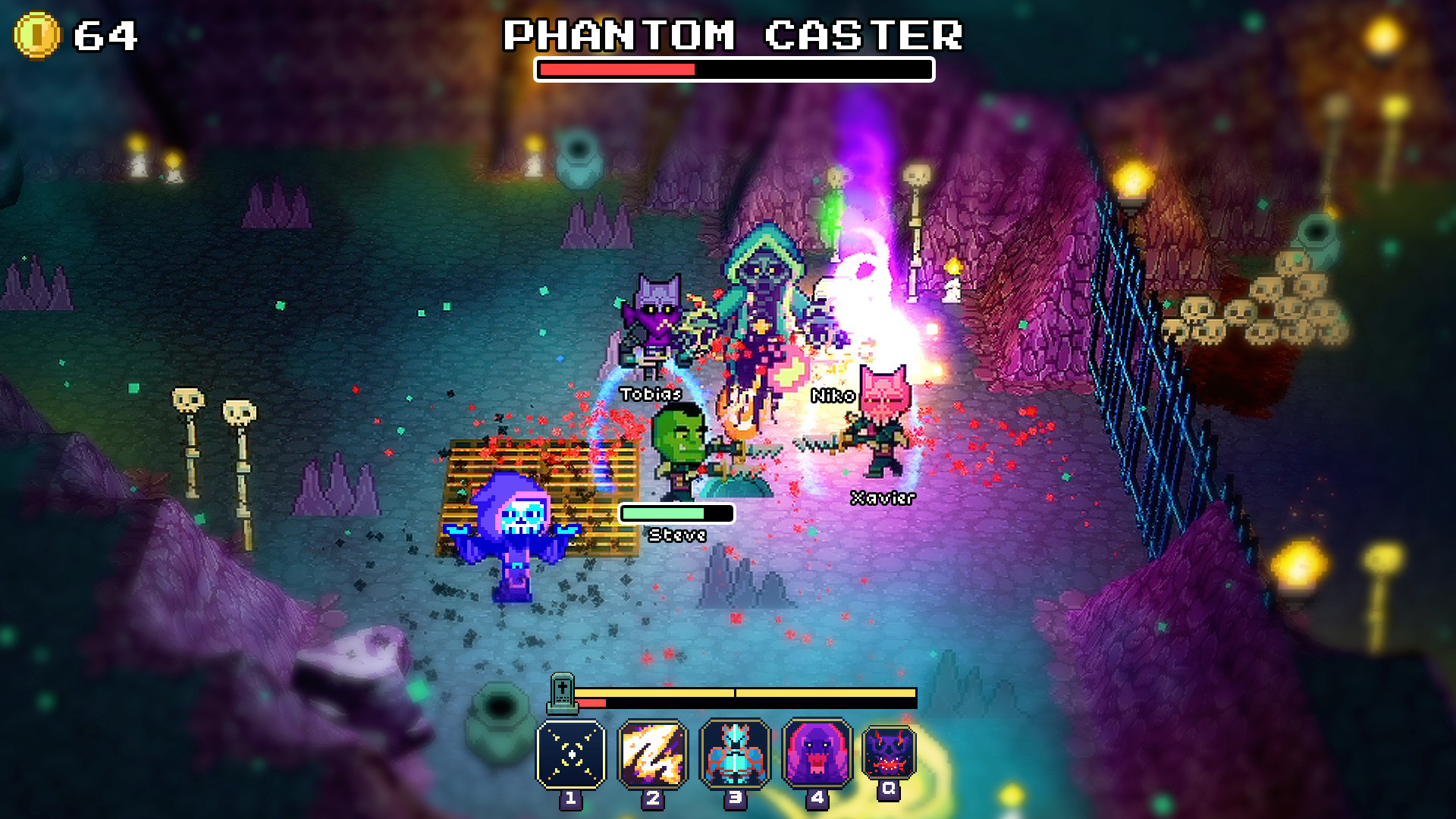Click the Phantom Caster title text
The image size is (1456, 819).
(734, 33)
